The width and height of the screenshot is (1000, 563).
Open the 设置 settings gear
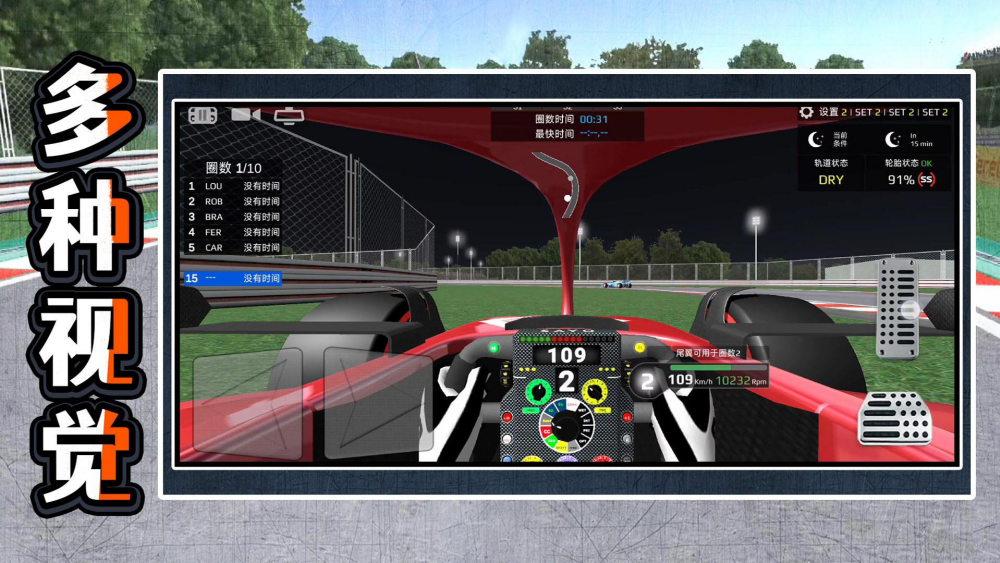tap(806, 112)
